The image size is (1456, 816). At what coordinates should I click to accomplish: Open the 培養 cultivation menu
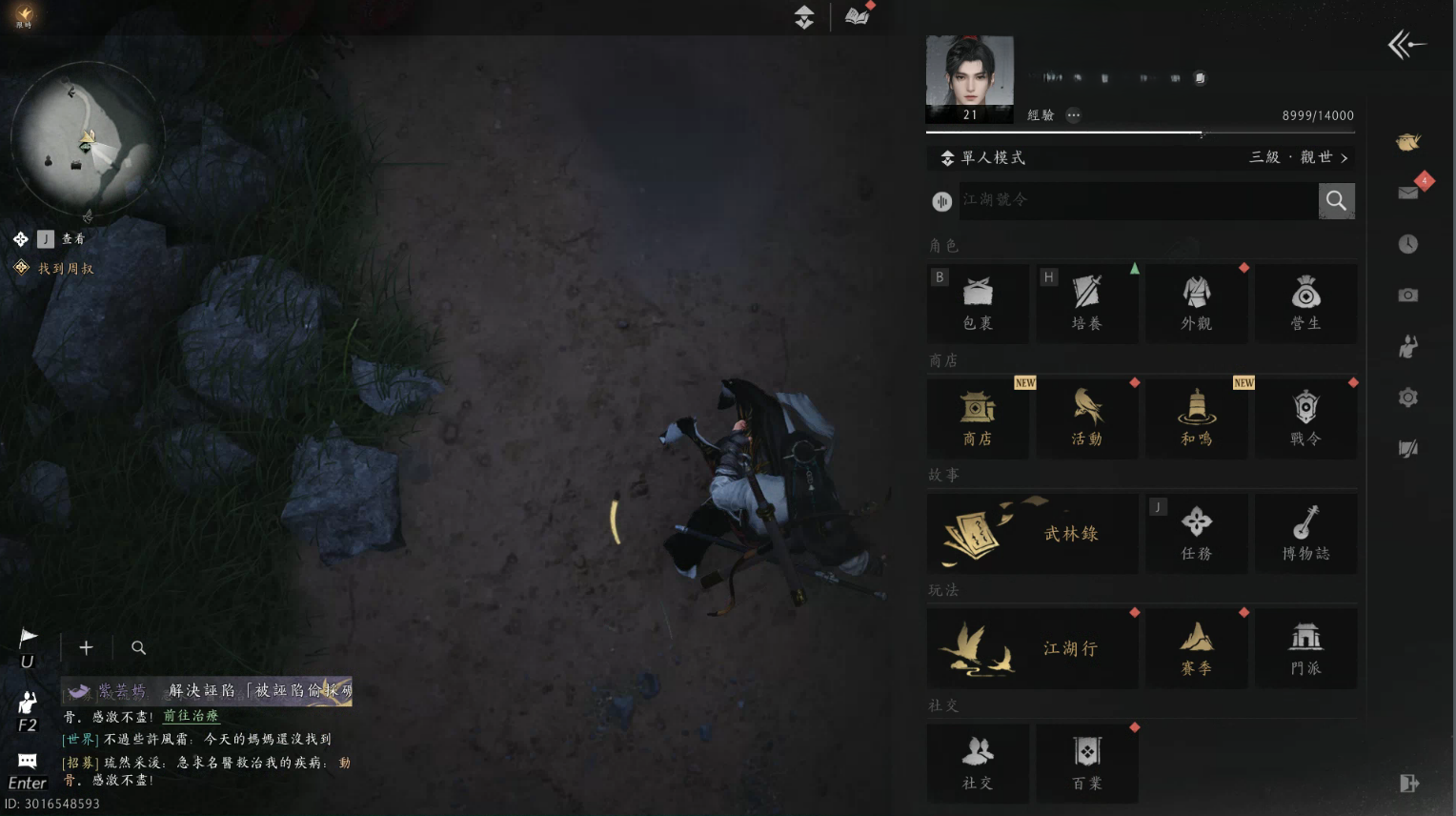(x=1087, y=303)
